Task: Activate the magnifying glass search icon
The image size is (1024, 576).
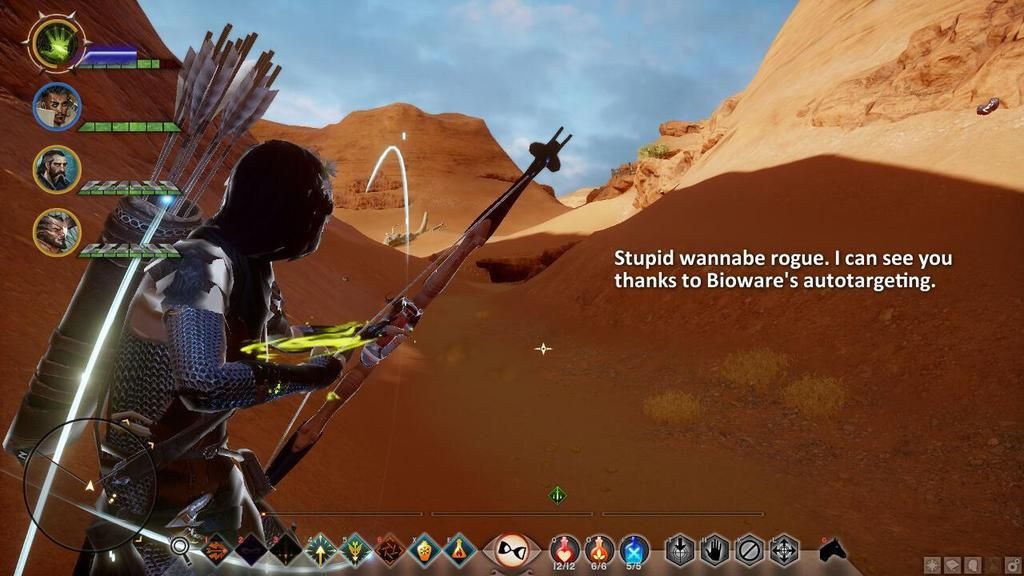Action: tap(180, 547)
